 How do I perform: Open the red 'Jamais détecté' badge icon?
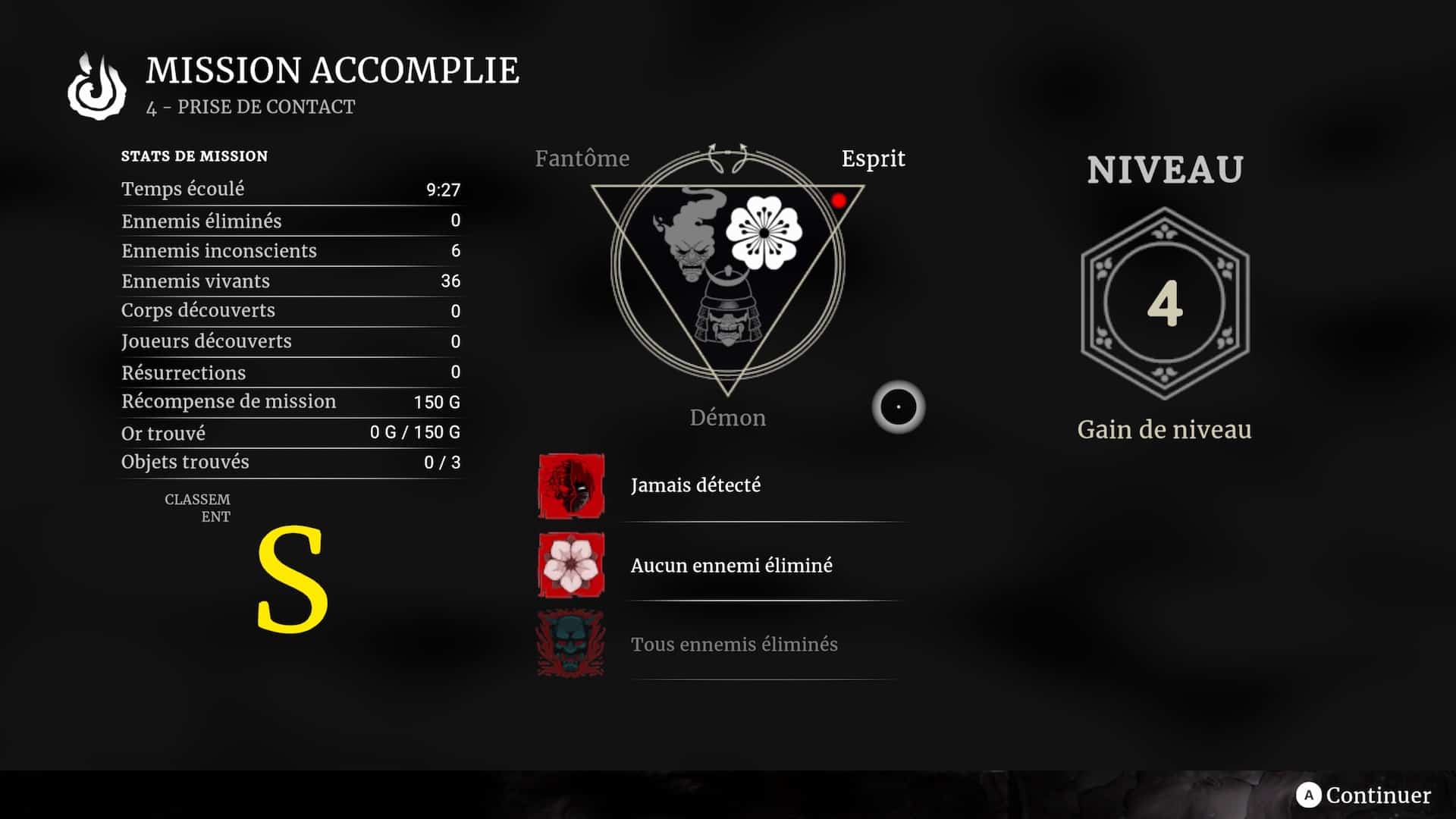(x=570, y=485)
